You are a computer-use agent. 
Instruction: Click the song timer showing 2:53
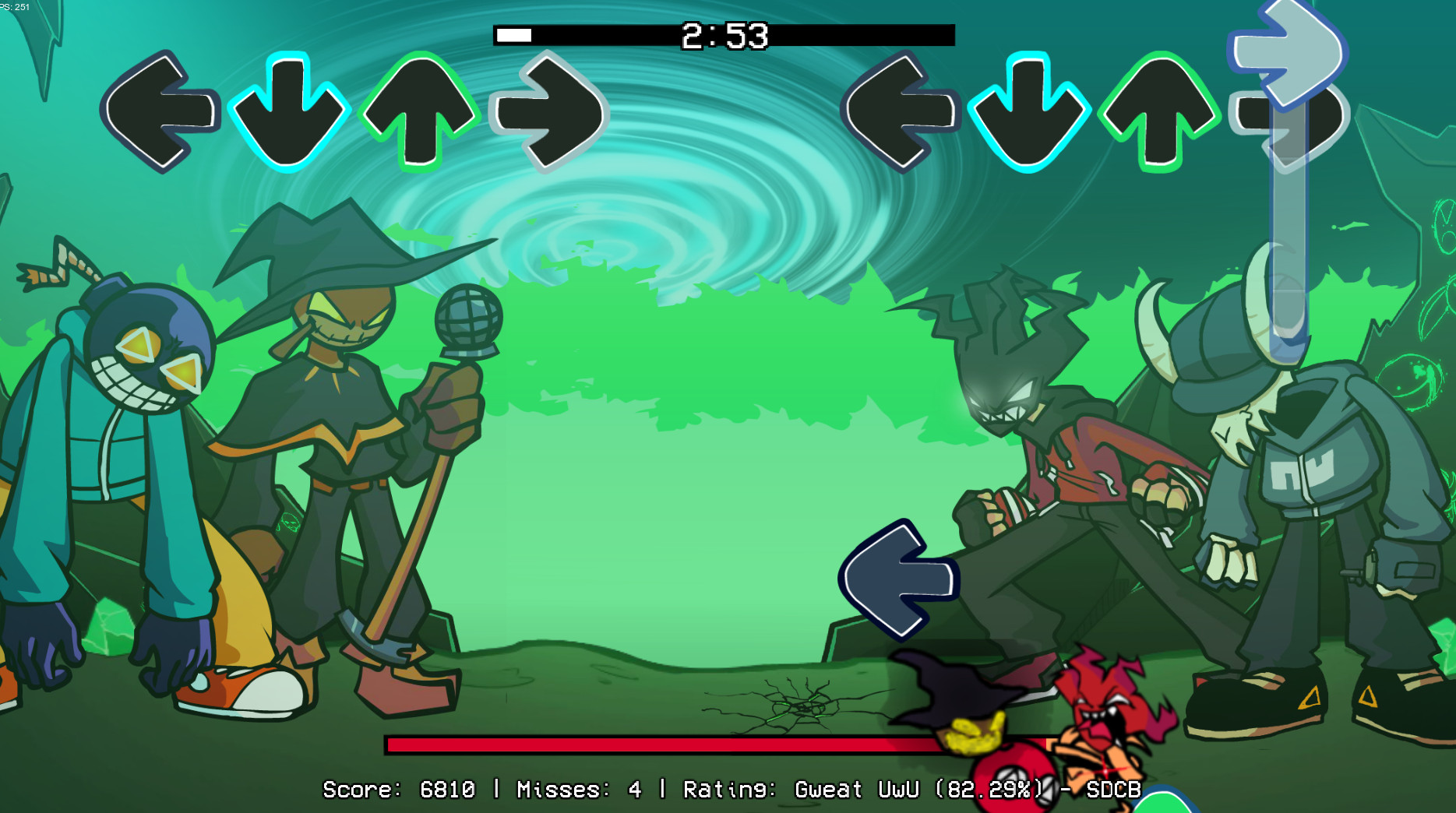click(724, 34)
